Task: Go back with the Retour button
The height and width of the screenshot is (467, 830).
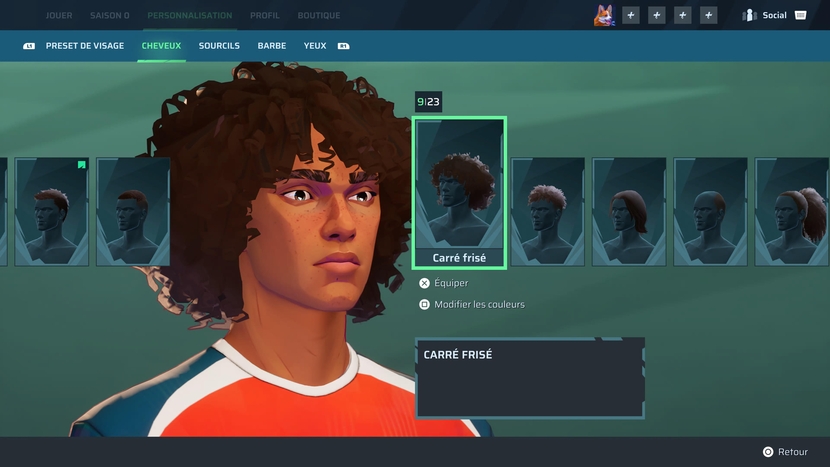Action: pos(791,452)
